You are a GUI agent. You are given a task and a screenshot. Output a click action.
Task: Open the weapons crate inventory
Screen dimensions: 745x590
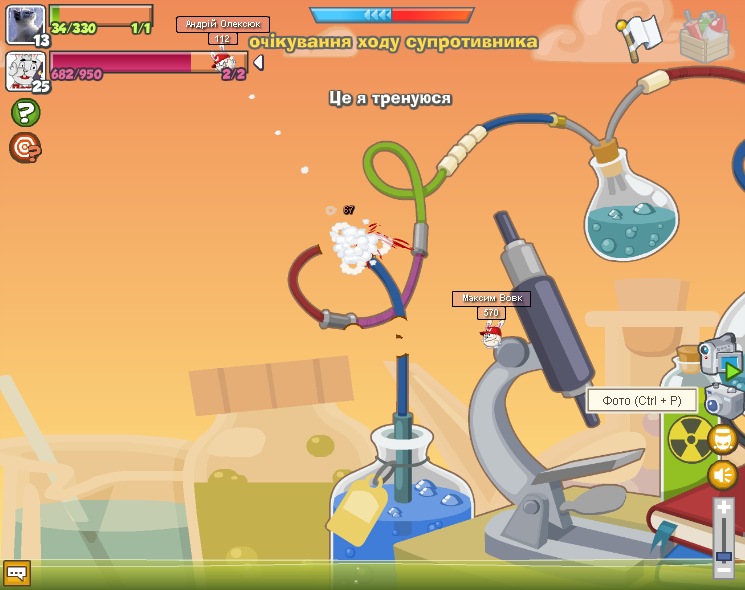pos(704,37)
